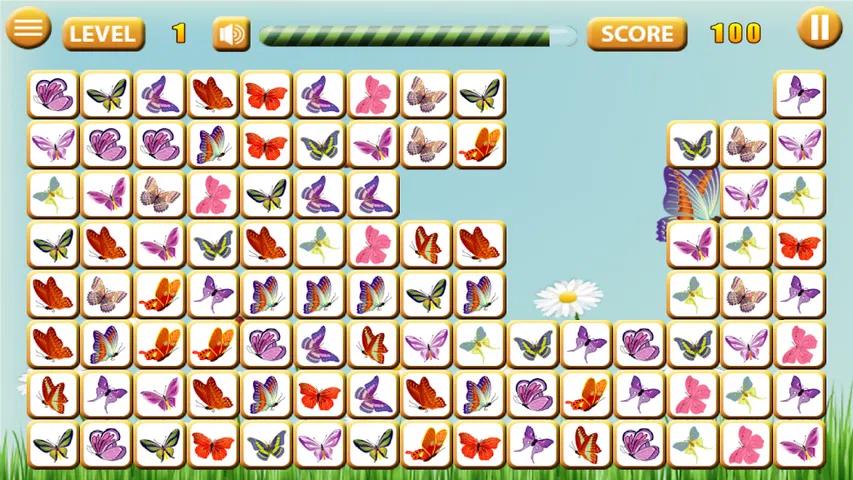The height and width of the screenshot is (480, 853).
Task: Open the hamburger menu
Action: [x=29, y=28]
